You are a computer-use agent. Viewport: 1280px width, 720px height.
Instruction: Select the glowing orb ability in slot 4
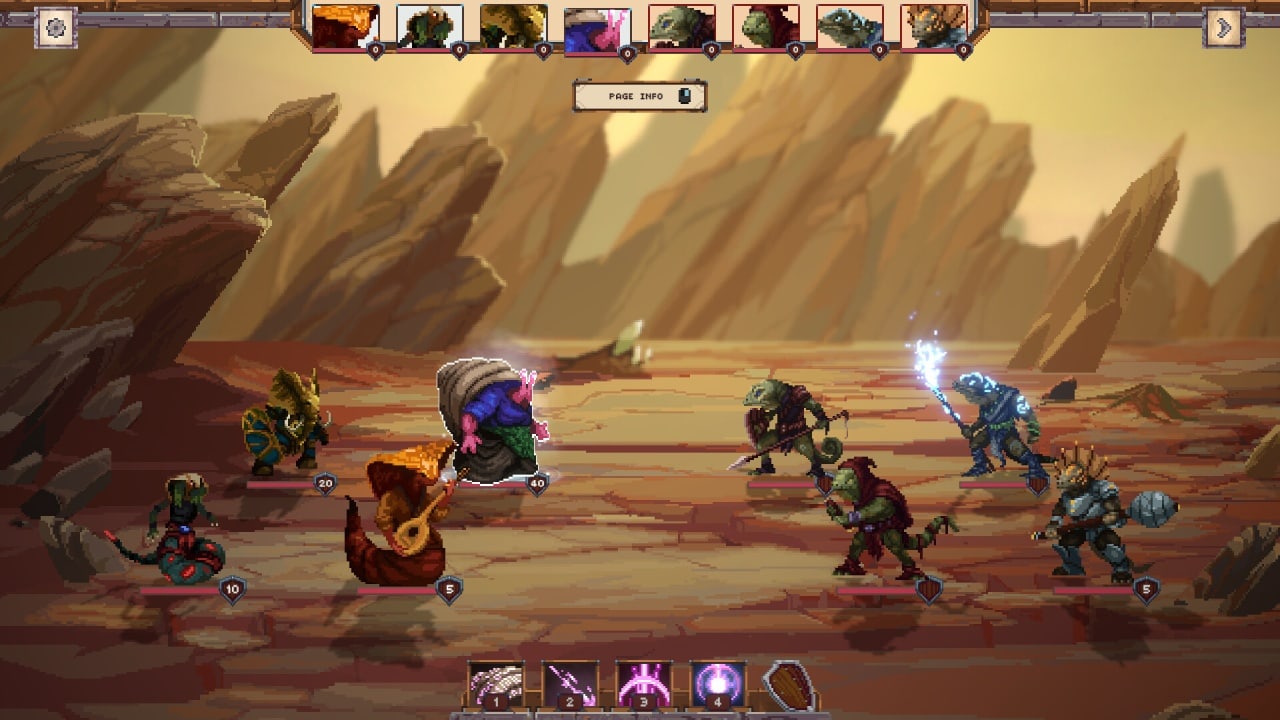pyautogui.click(x=718, y=685)
